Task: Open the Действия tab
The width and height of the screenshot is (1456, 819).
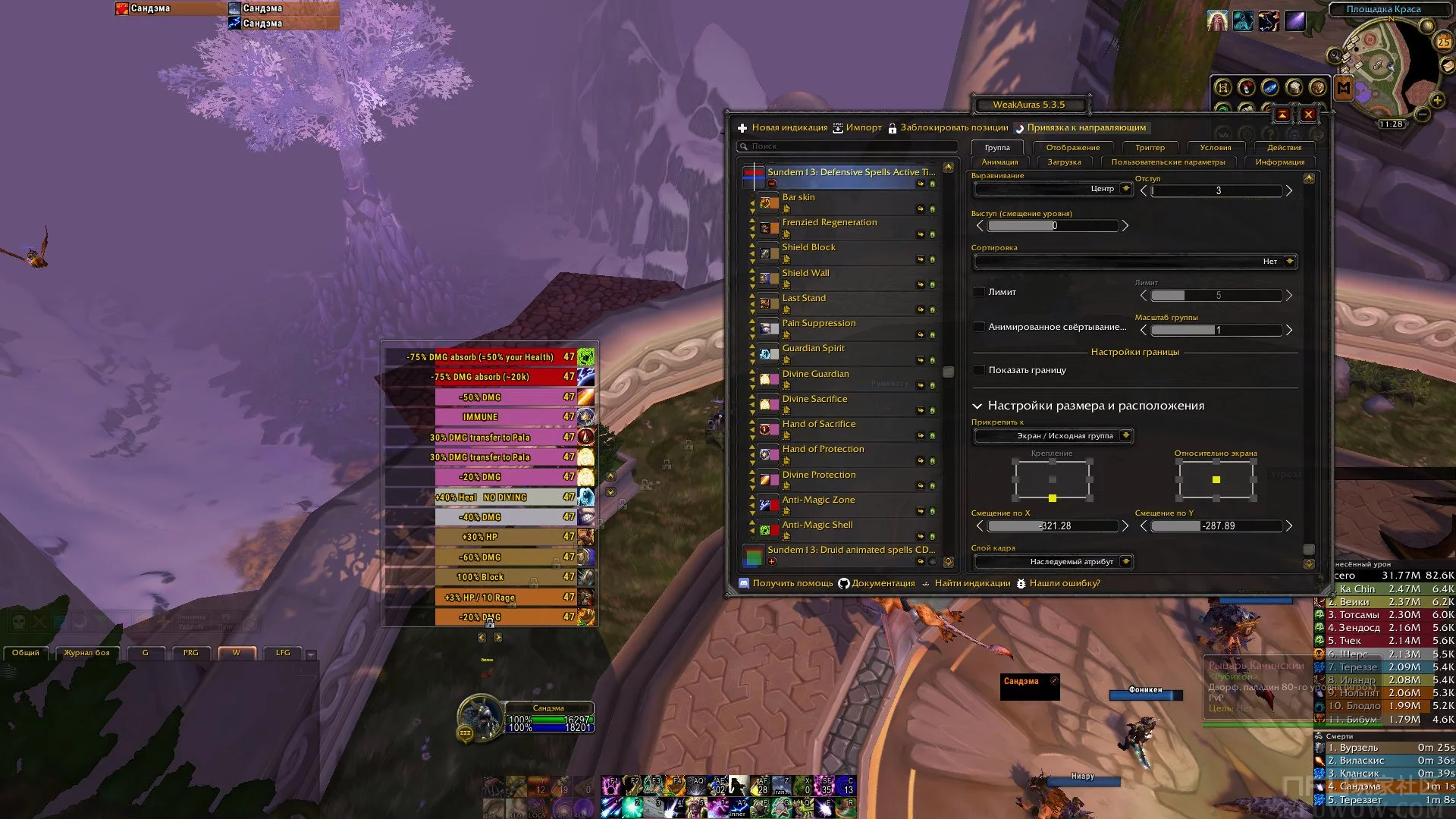Action: click(1284, 148)
